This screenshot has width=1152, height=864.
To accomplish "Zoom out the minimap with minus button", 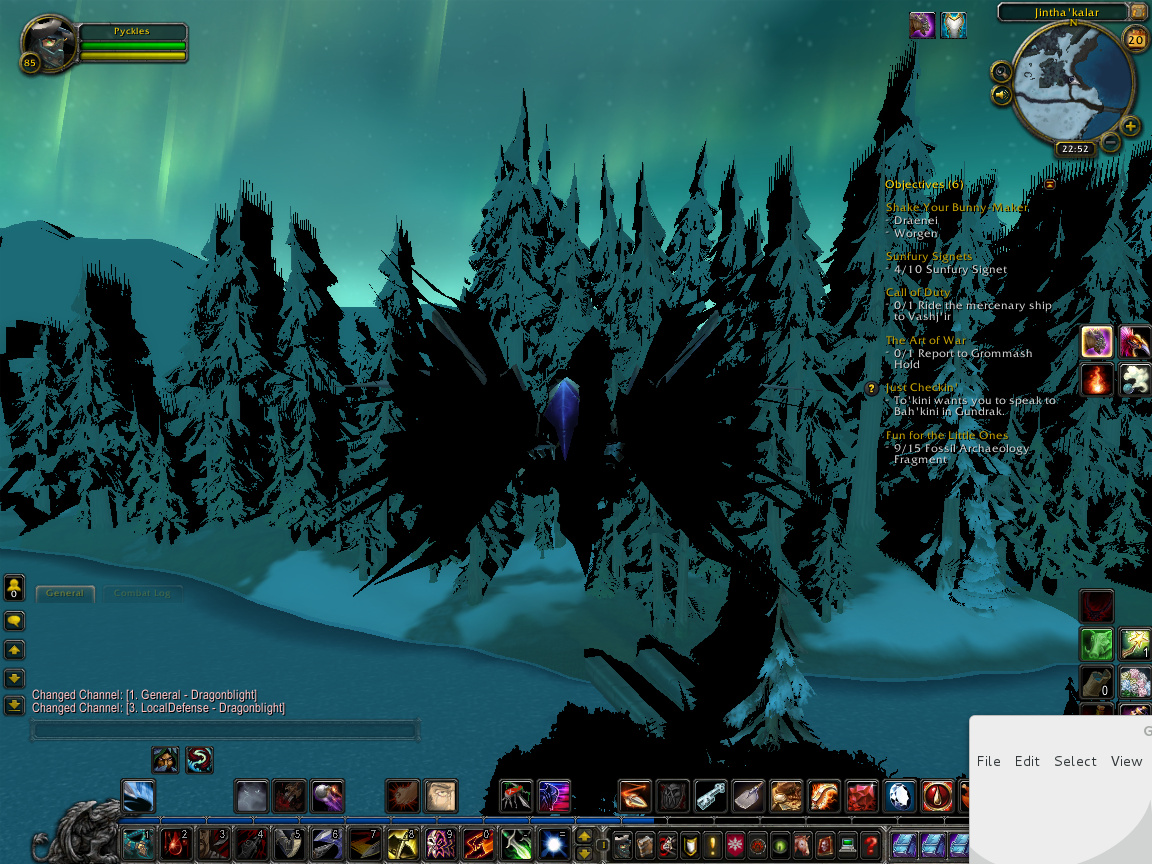I will (1110, 143).
